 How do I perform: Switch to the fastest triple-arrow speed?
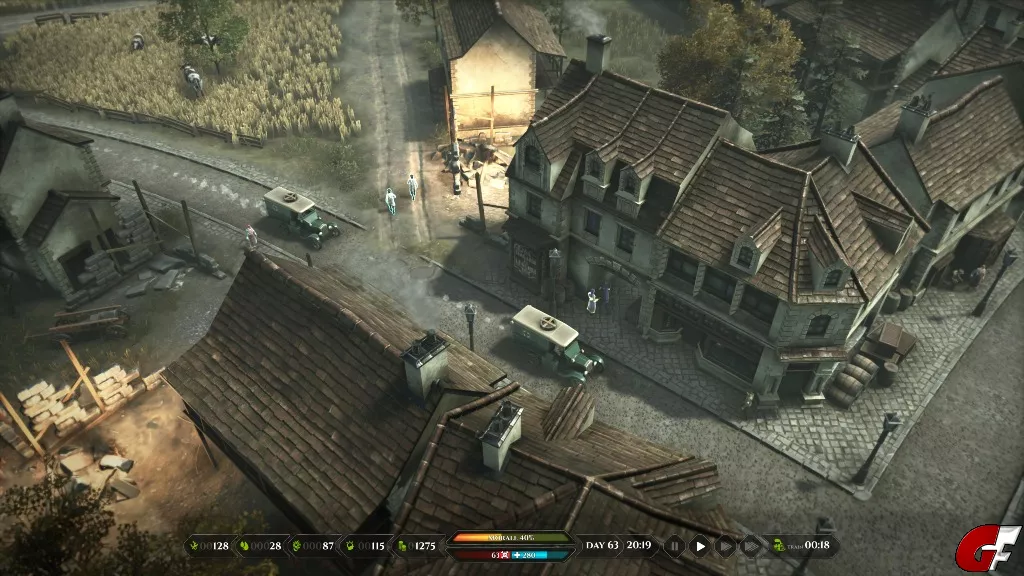pyautogui.click(x=750, y=546)
